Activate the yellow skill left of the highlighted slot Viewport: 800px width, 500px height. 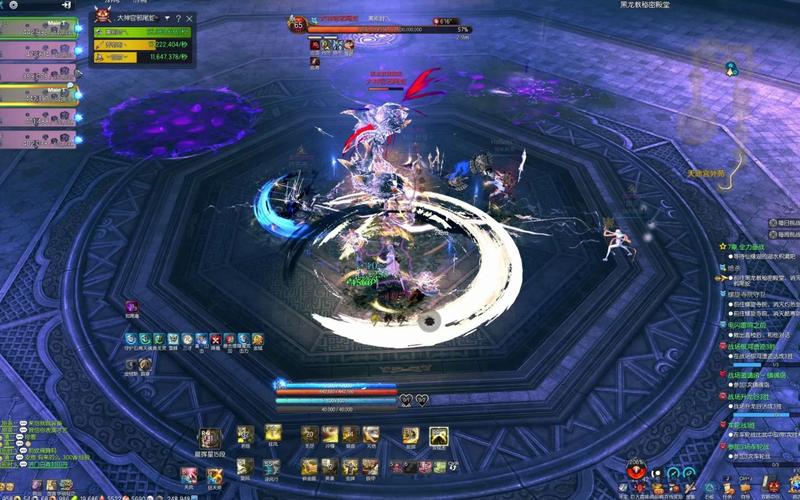click(x=410, y=435)
